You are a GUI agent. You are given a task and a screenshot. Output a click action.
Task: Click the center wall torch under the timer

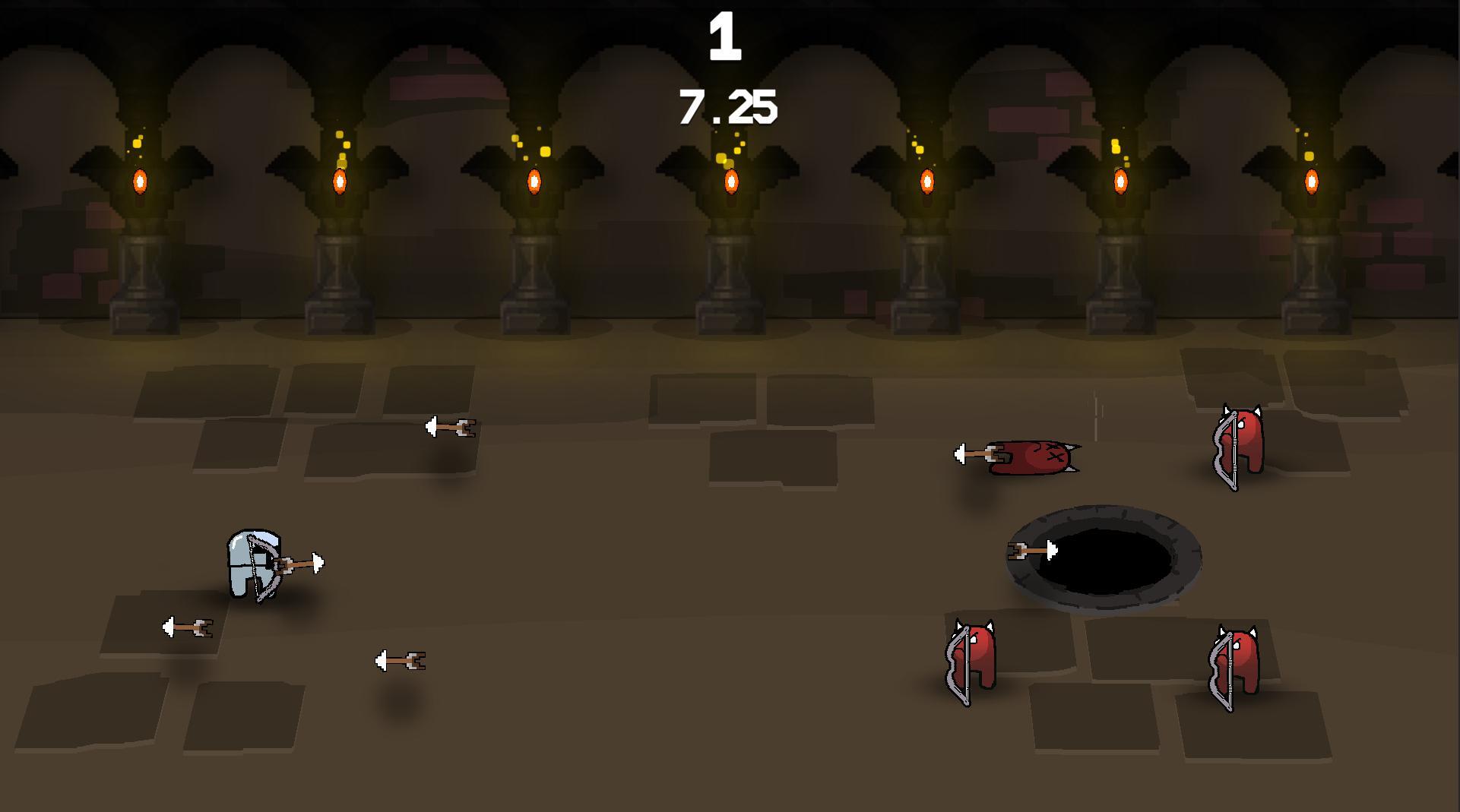pyautogui.click(x=730, y=182)
